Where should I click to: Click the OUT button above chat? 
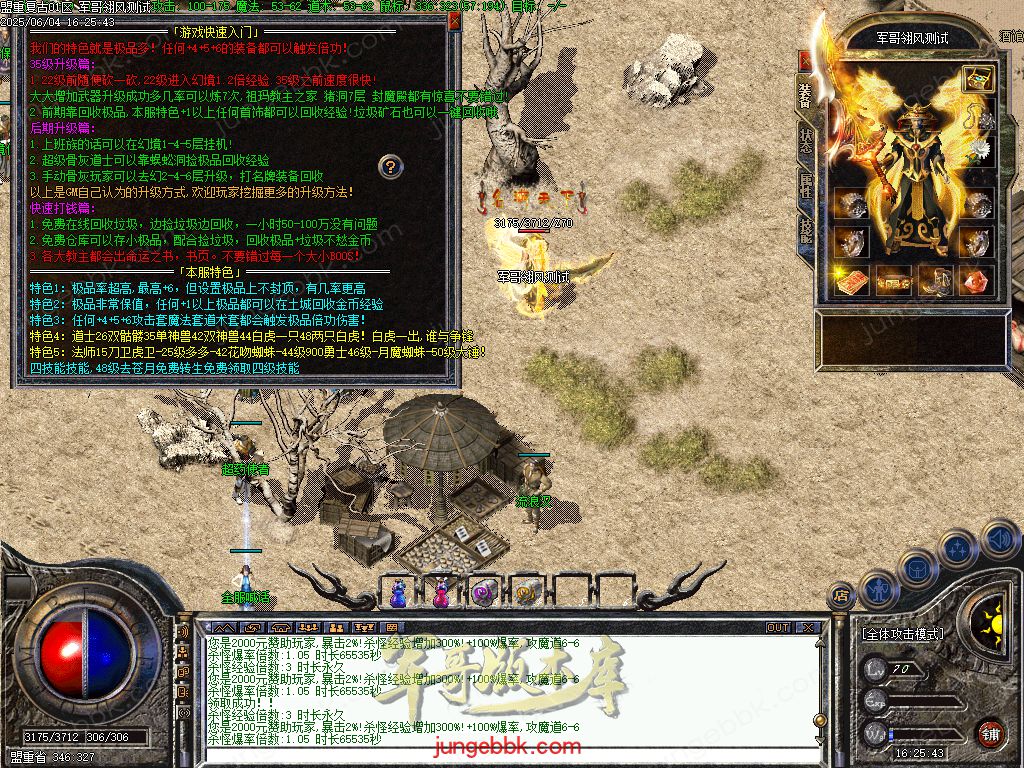coord(778,628)
